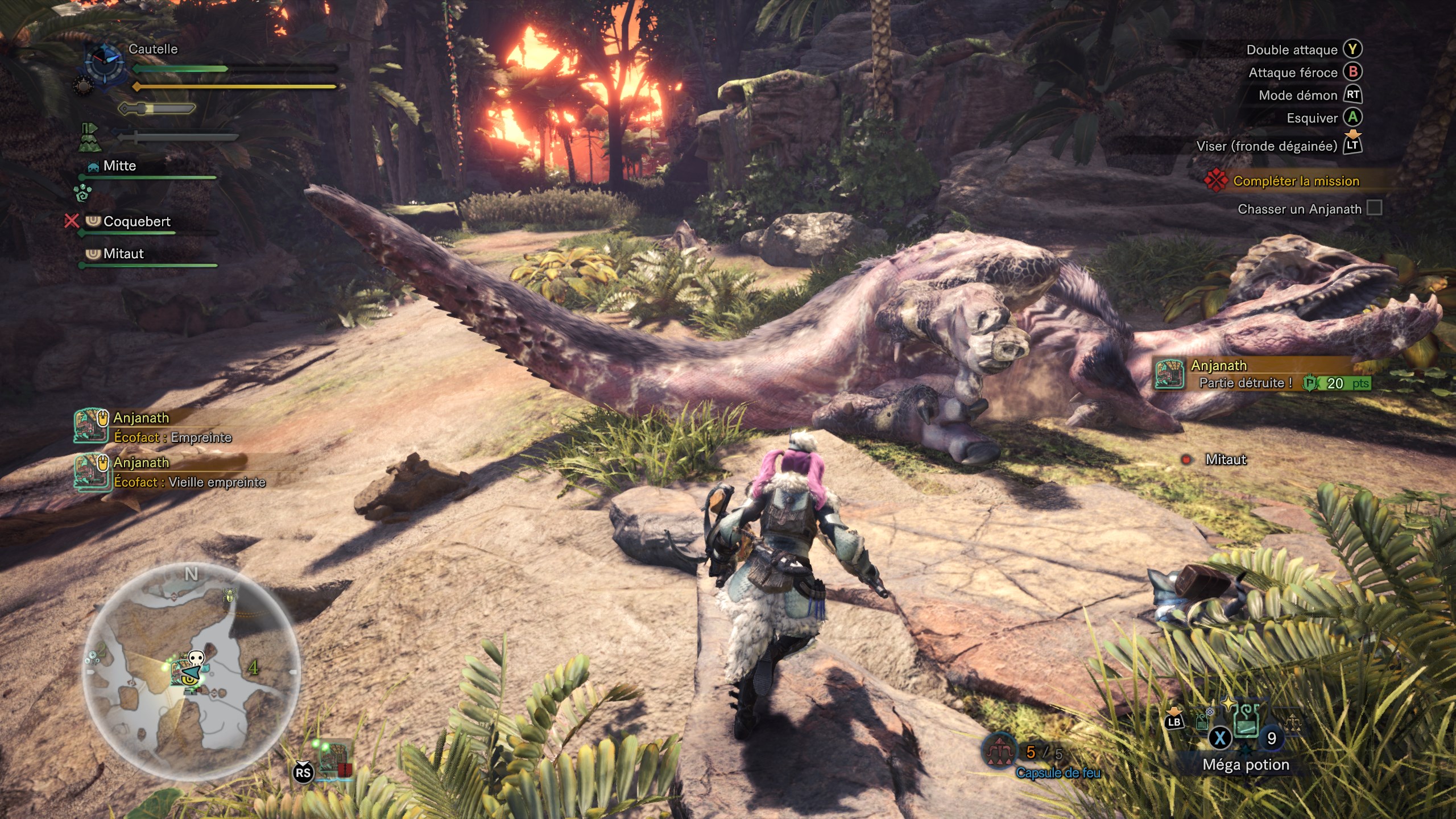Toggle the Chasser un Anjanath checkbox
The width and height of the screenshot is (1456, 819).
pyautogui.click(x=1374, y=208)
